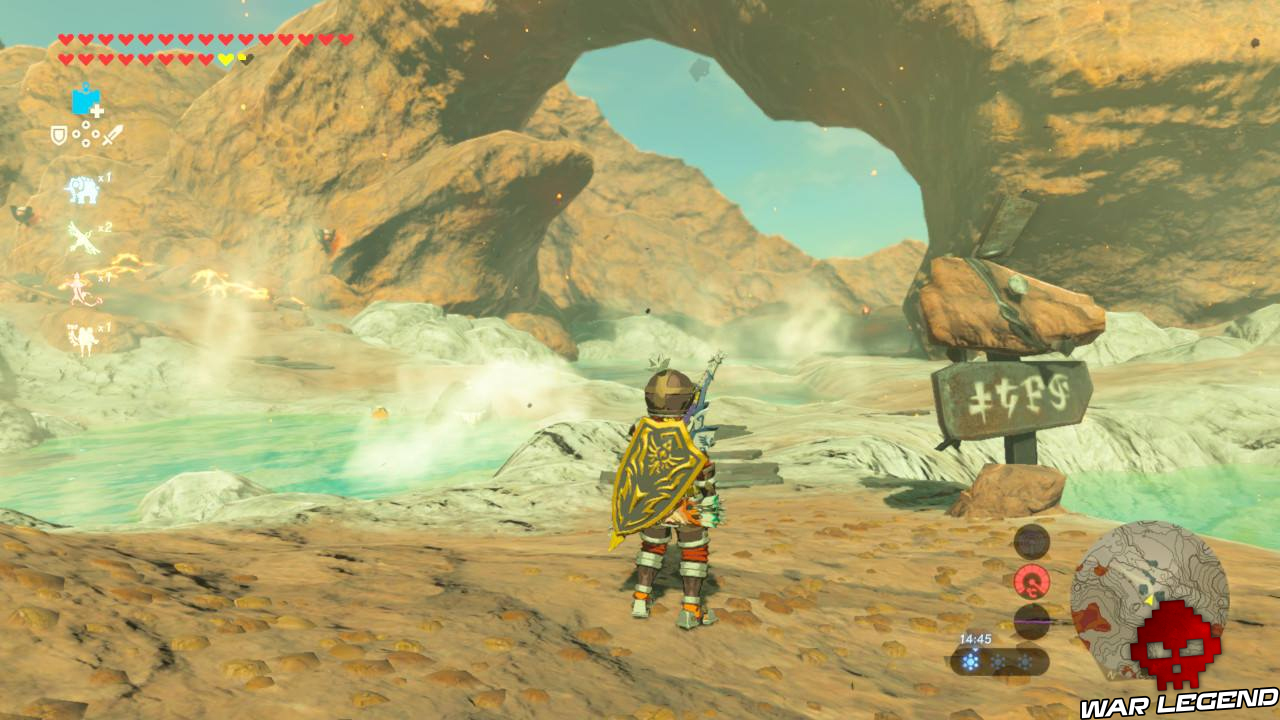Click the red temperature gauge icon
This screenshot has width=1280, height=720.
[x=1033, y=583]
